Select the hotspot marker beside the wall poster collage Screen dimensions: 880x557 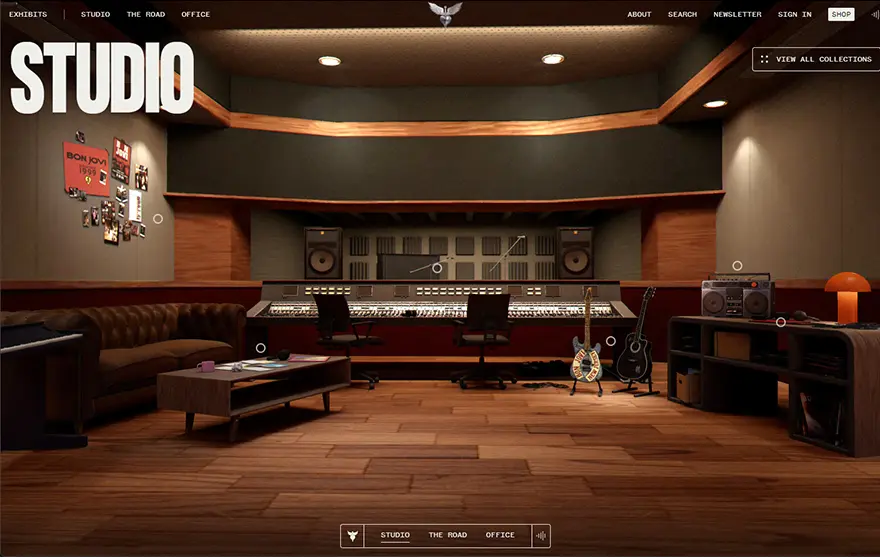(158, 218)
